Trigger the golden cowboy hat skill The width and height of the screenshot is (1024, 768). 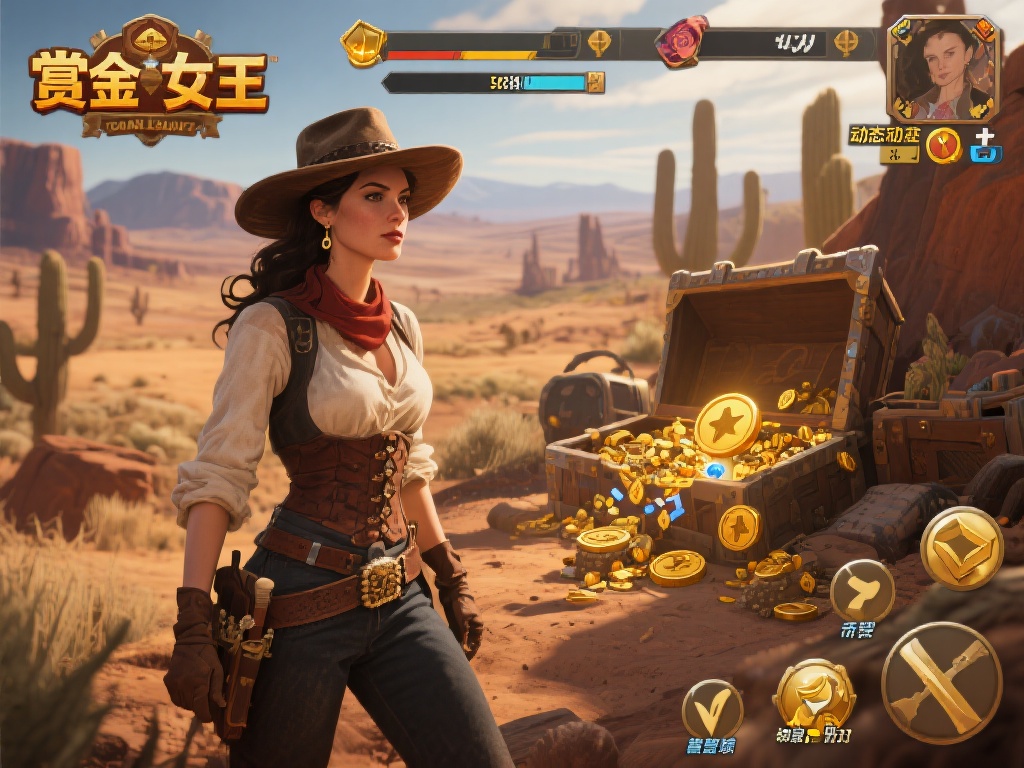pyautogui.click(x=814, y=694)
